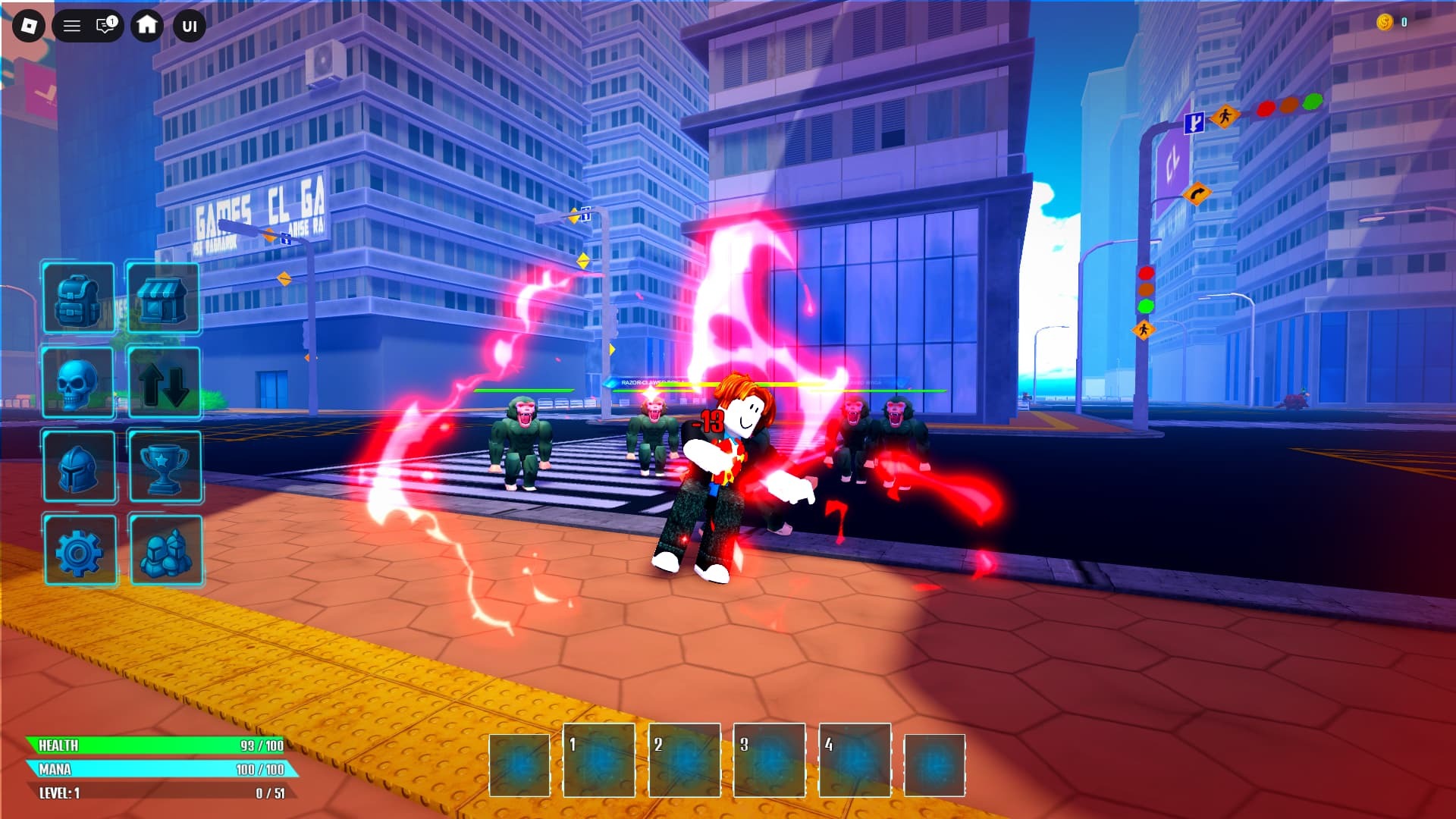Open the trophy achievements menu
Screen dimensions: 1456x819
pyautogui.click(x=165, y=467)
